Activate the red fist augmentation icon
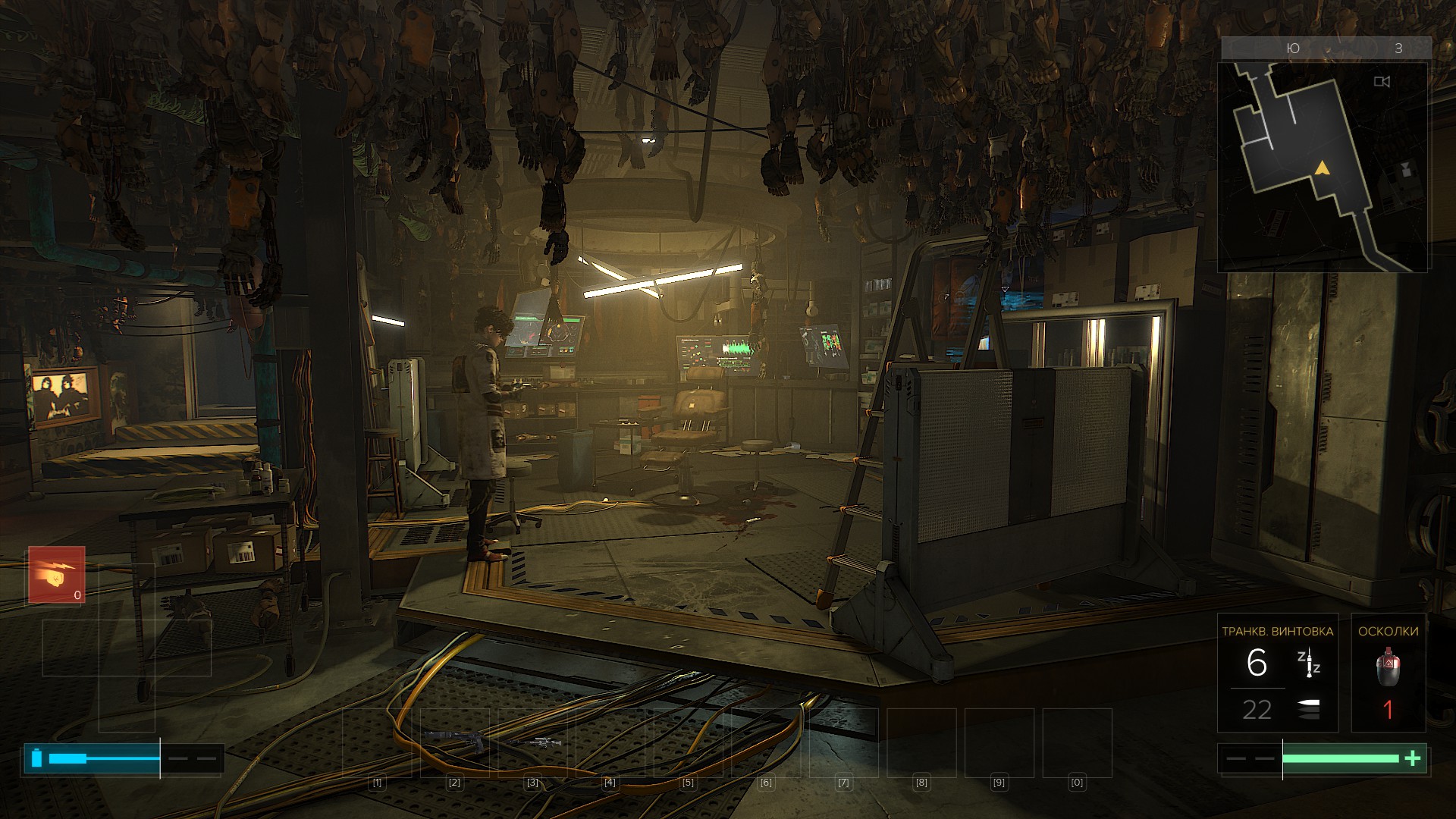 (57, 576)
